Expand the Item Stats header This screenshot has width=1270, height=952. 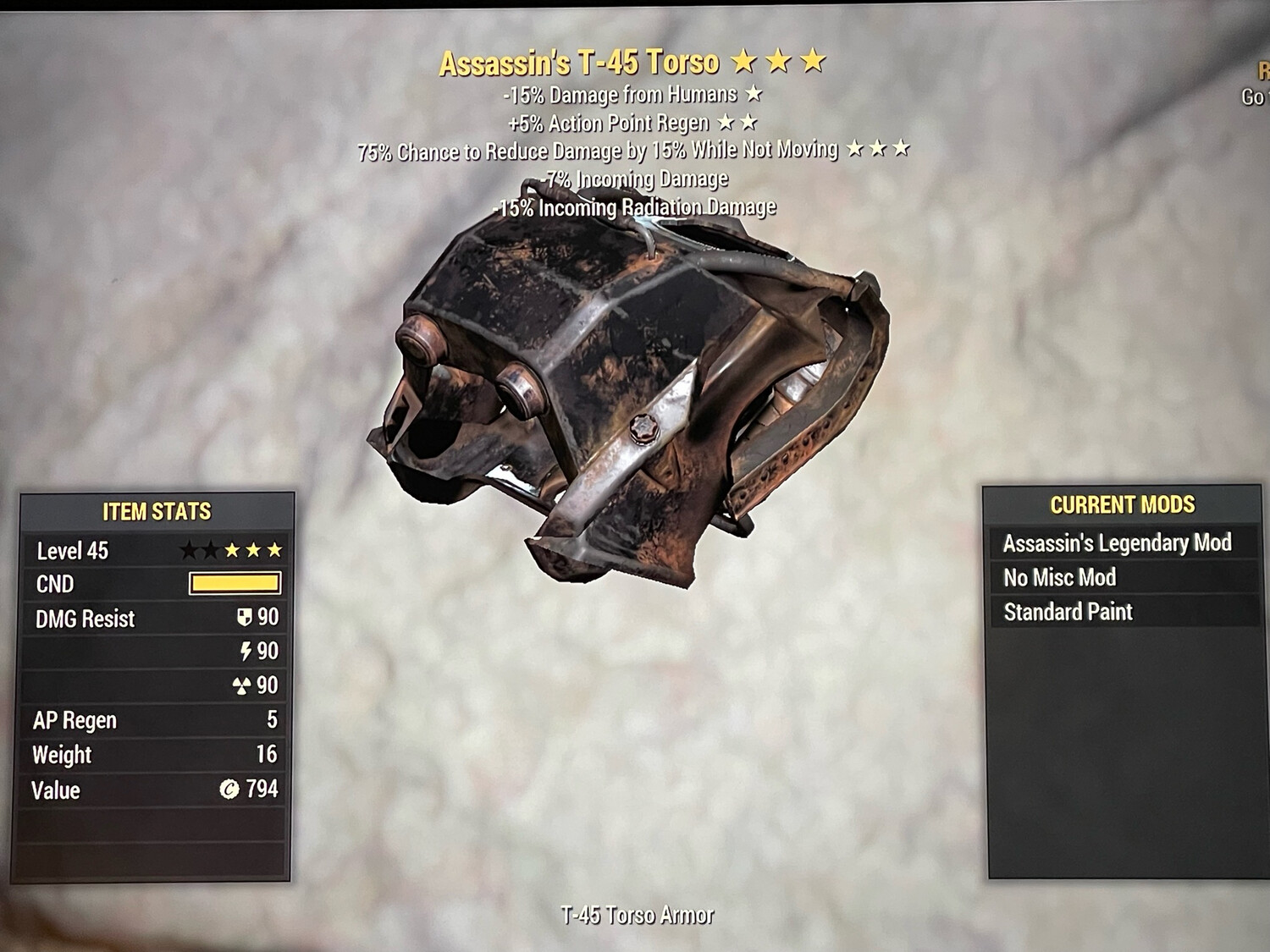click(156, 511)
